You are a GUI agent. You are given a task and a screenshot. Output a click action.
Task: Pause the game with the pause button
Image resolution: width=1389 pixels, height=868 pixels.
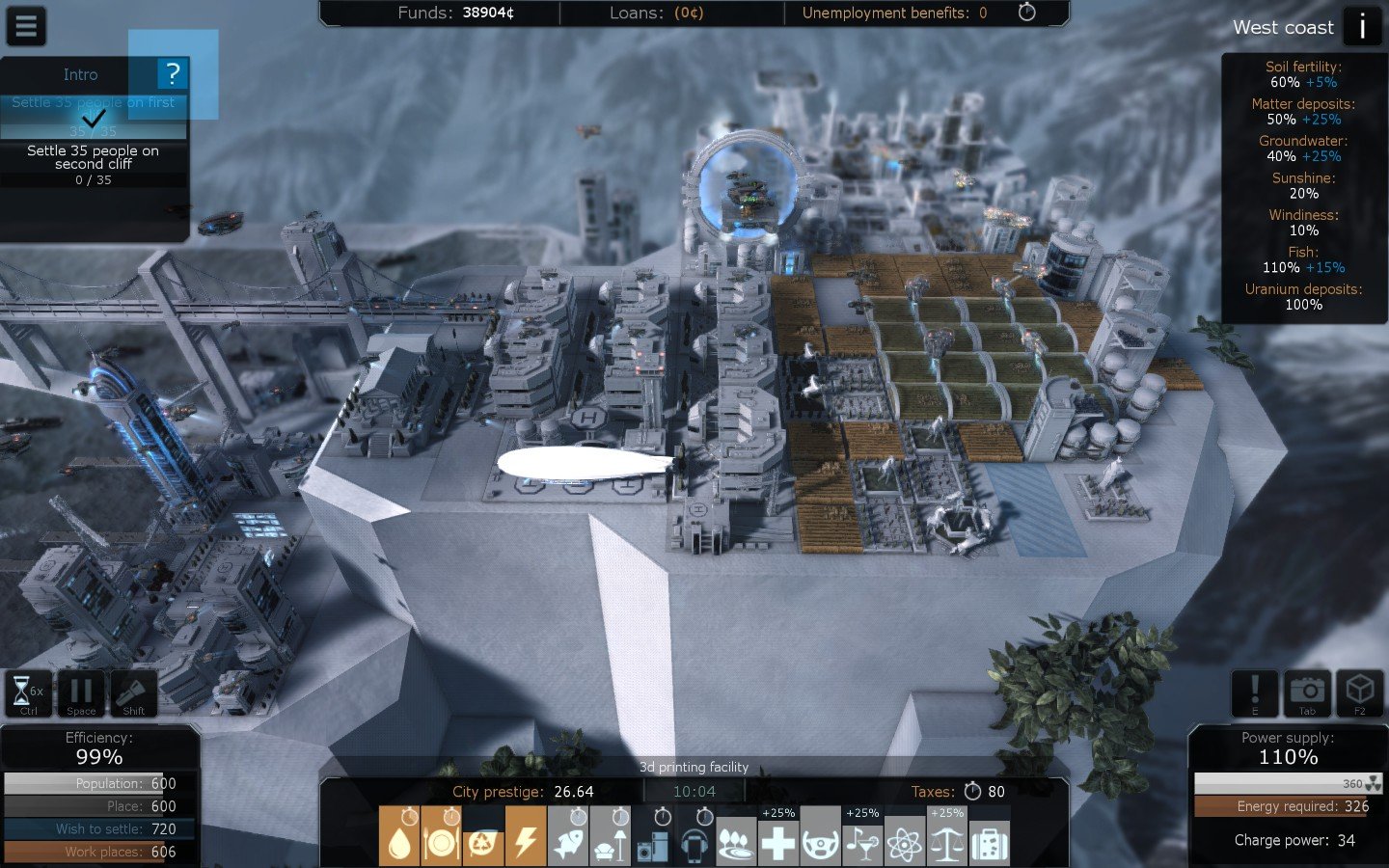[81, 693]
